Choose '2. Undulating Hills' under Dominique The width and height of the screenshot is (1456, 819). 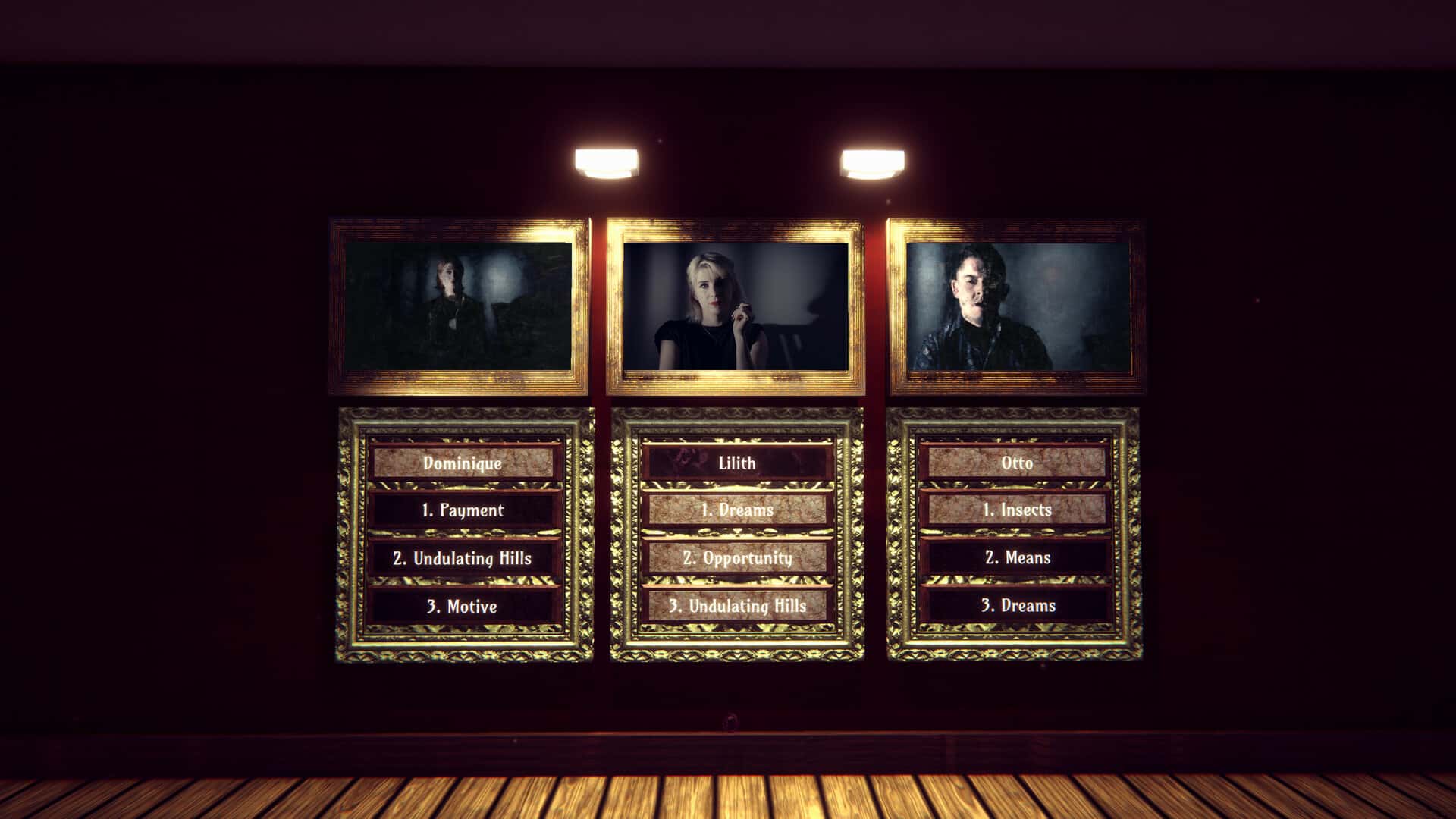point(463,558)
